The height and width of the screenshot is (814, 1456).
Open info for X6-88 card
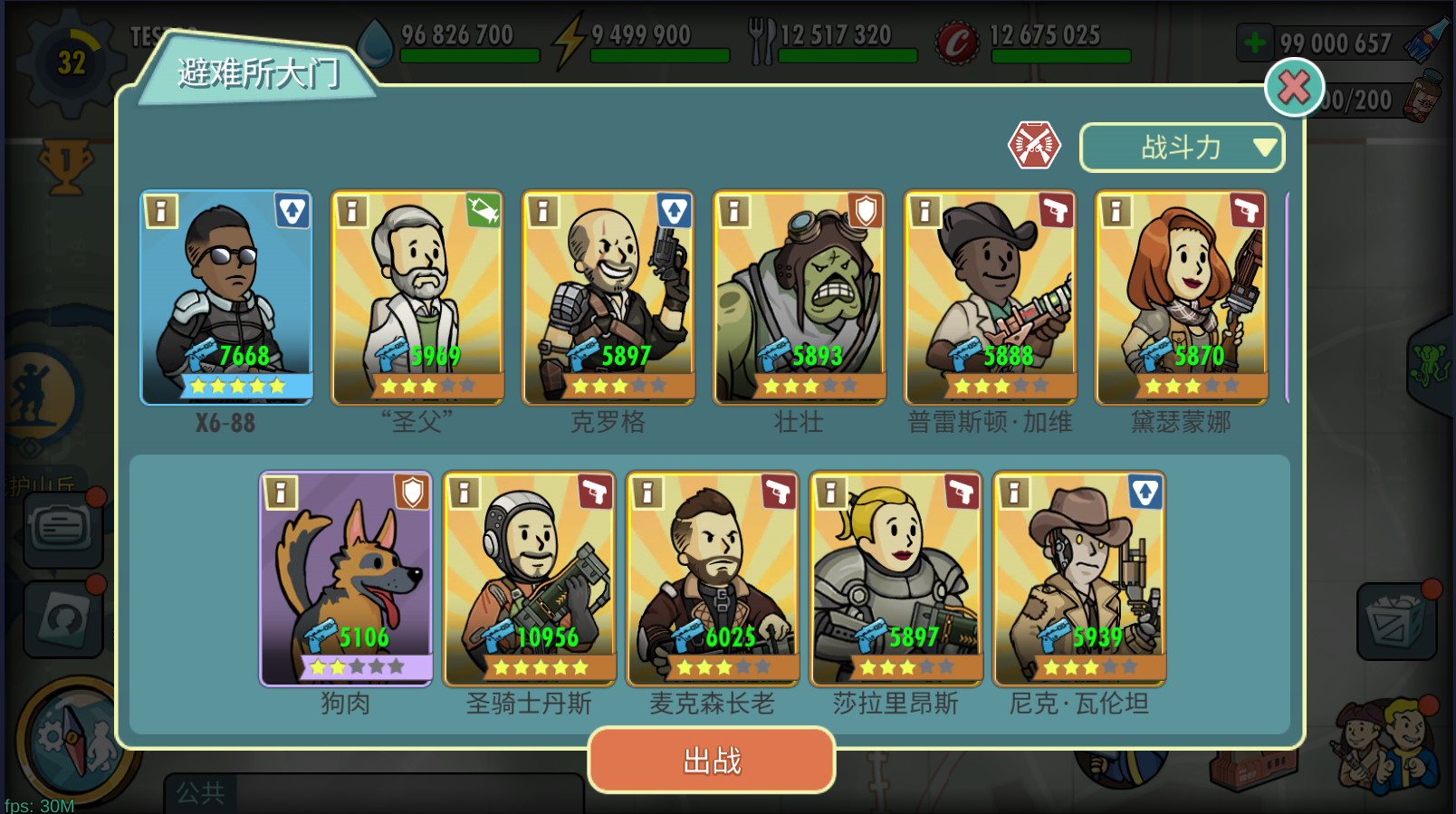(x=161, y=212)
